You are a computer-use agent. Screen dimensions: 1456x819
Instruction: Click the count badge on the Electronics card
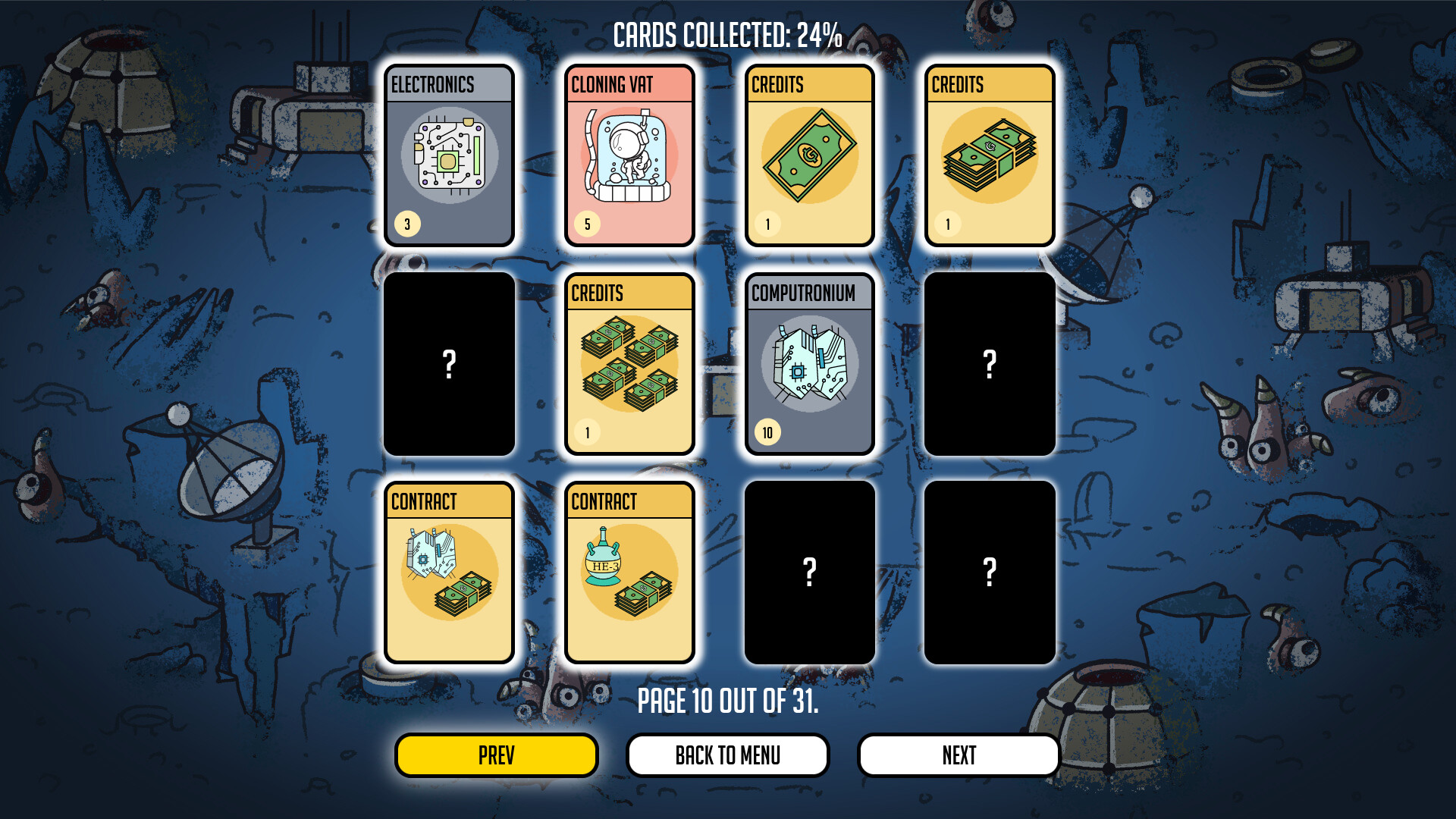[406, 224]
